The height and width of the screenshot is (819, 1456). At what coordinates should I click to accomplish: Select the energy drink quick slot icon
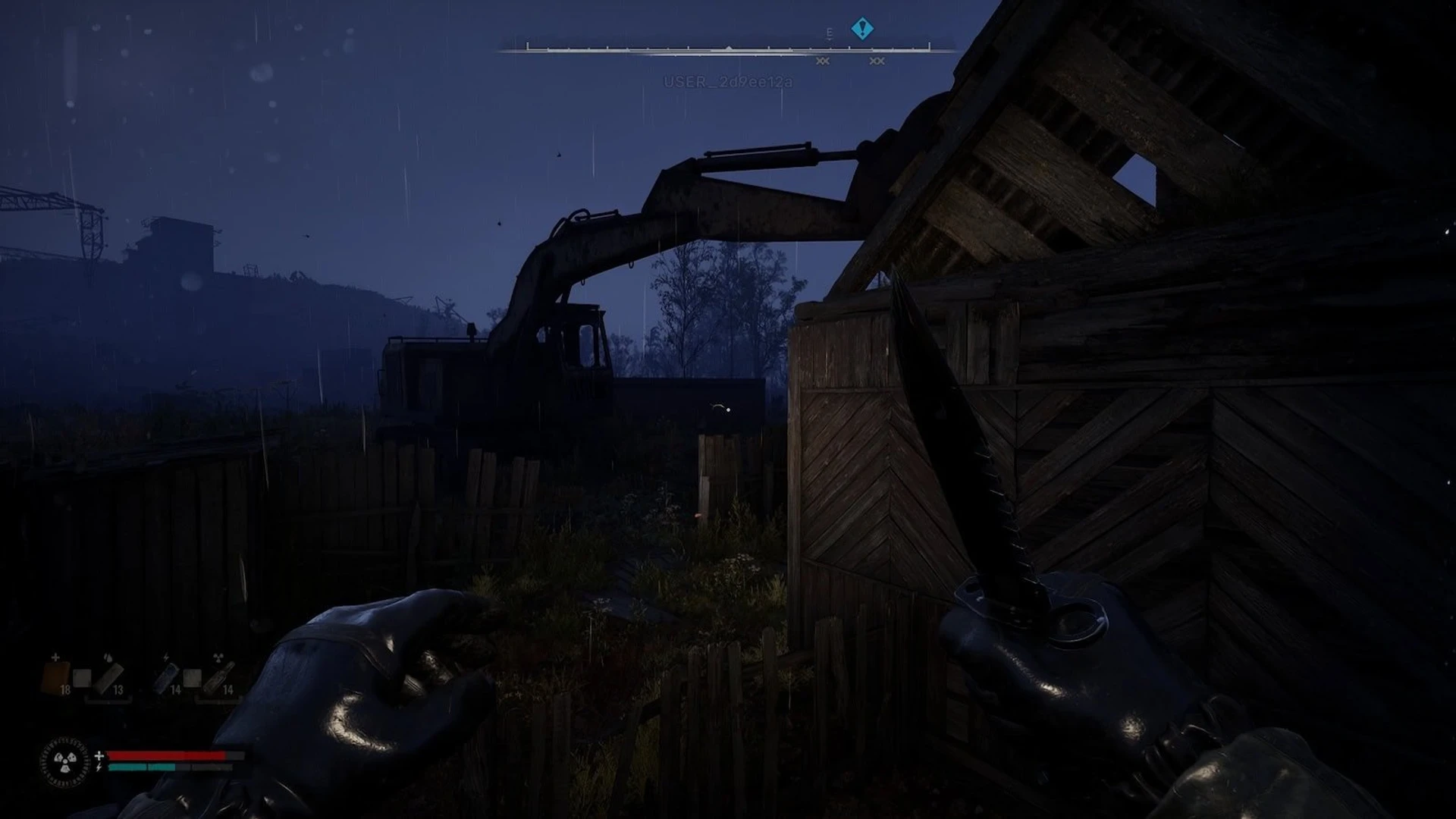(x=165, y=678)
